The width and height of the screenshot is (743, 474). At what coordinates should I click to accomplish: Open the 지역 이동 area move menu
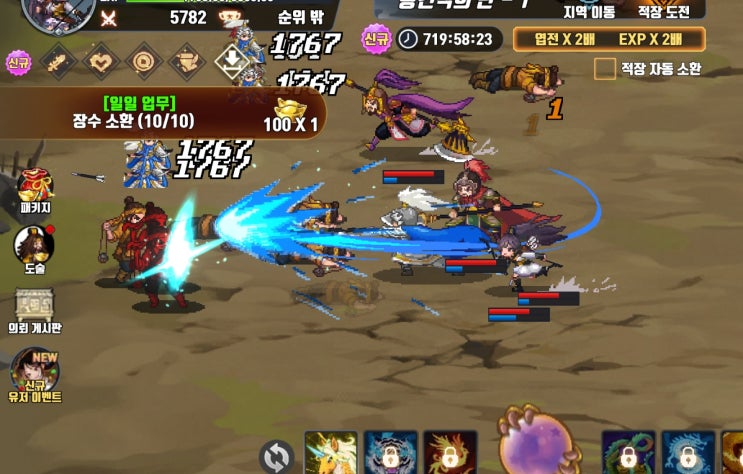tap(589, 11)
